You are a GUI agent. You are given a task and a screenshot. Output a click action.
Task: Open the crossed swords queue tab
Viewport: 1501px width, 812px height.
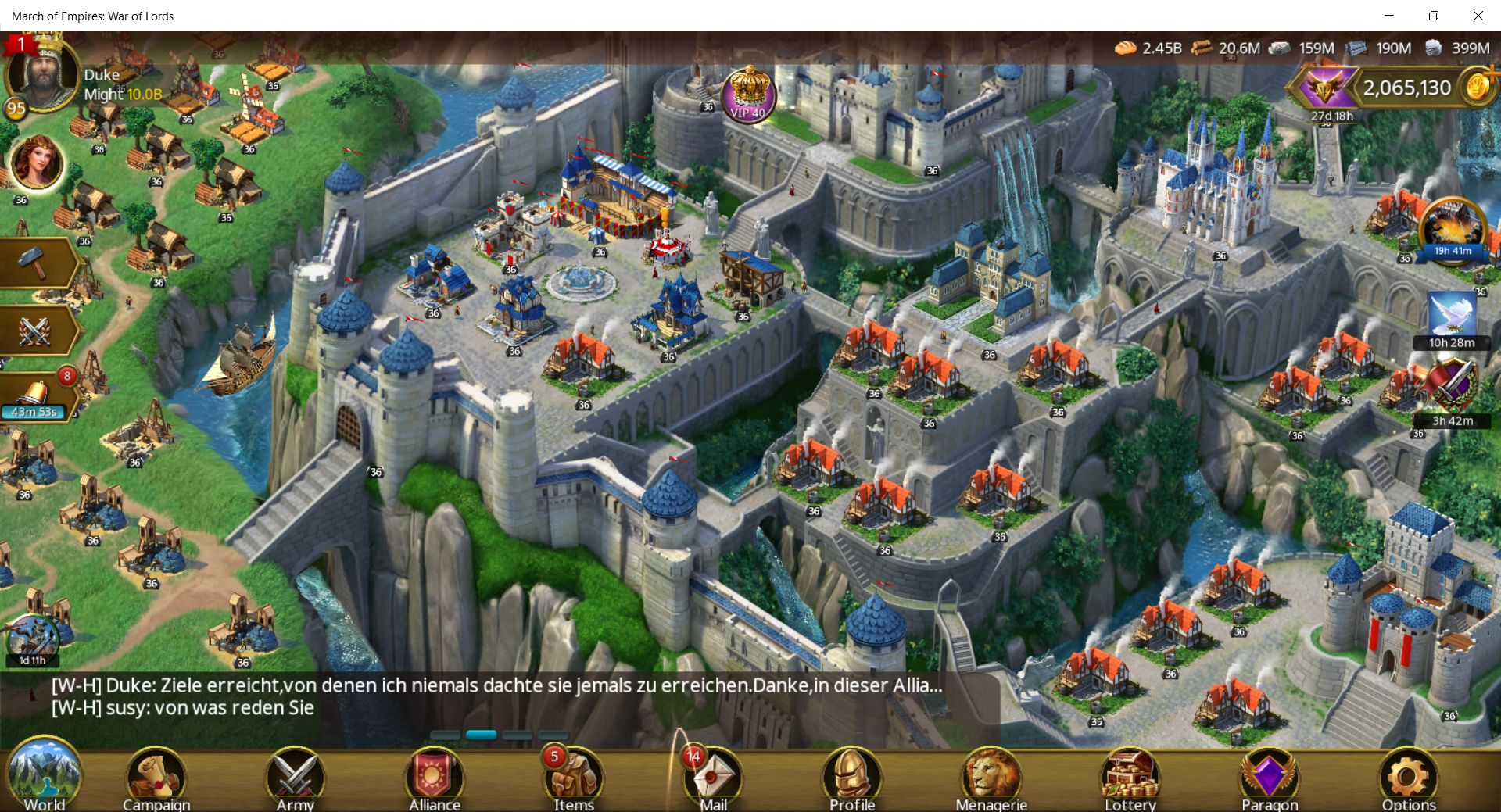point(35,331)
